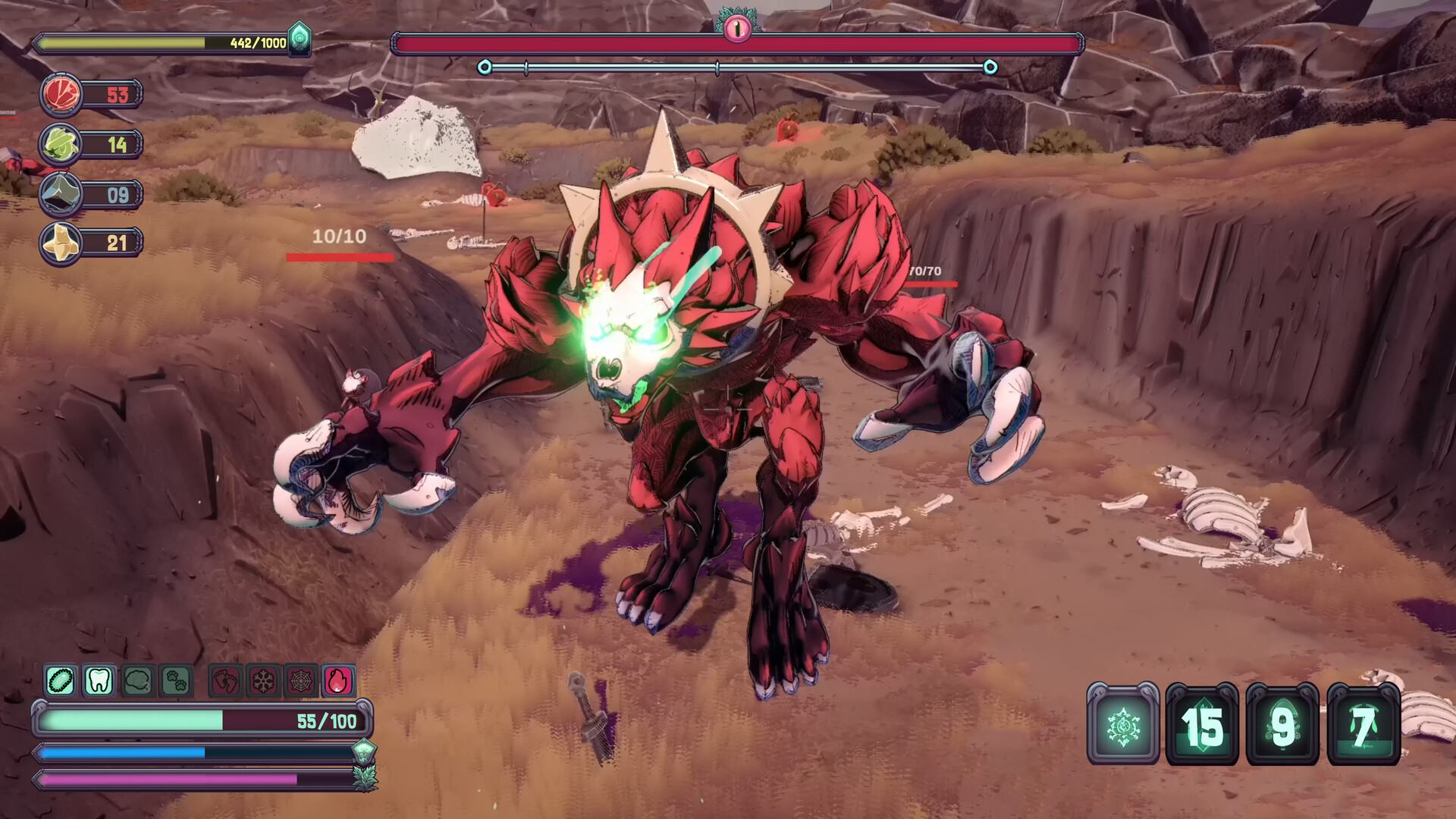Click the paw prints status icon
1456x819 pixels.
[x=176, y=681]
